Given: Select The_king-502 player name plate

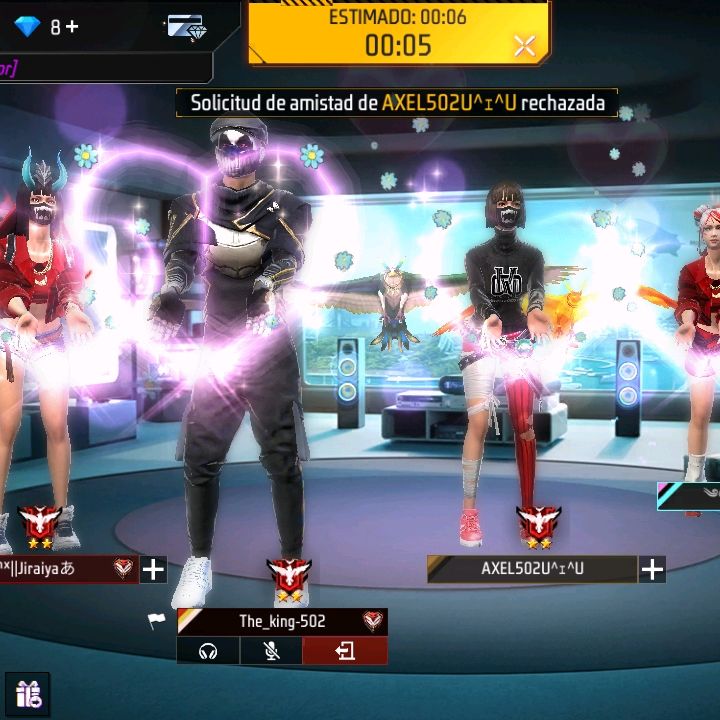Looking at the screenshot, I should (x=282, y=621).
